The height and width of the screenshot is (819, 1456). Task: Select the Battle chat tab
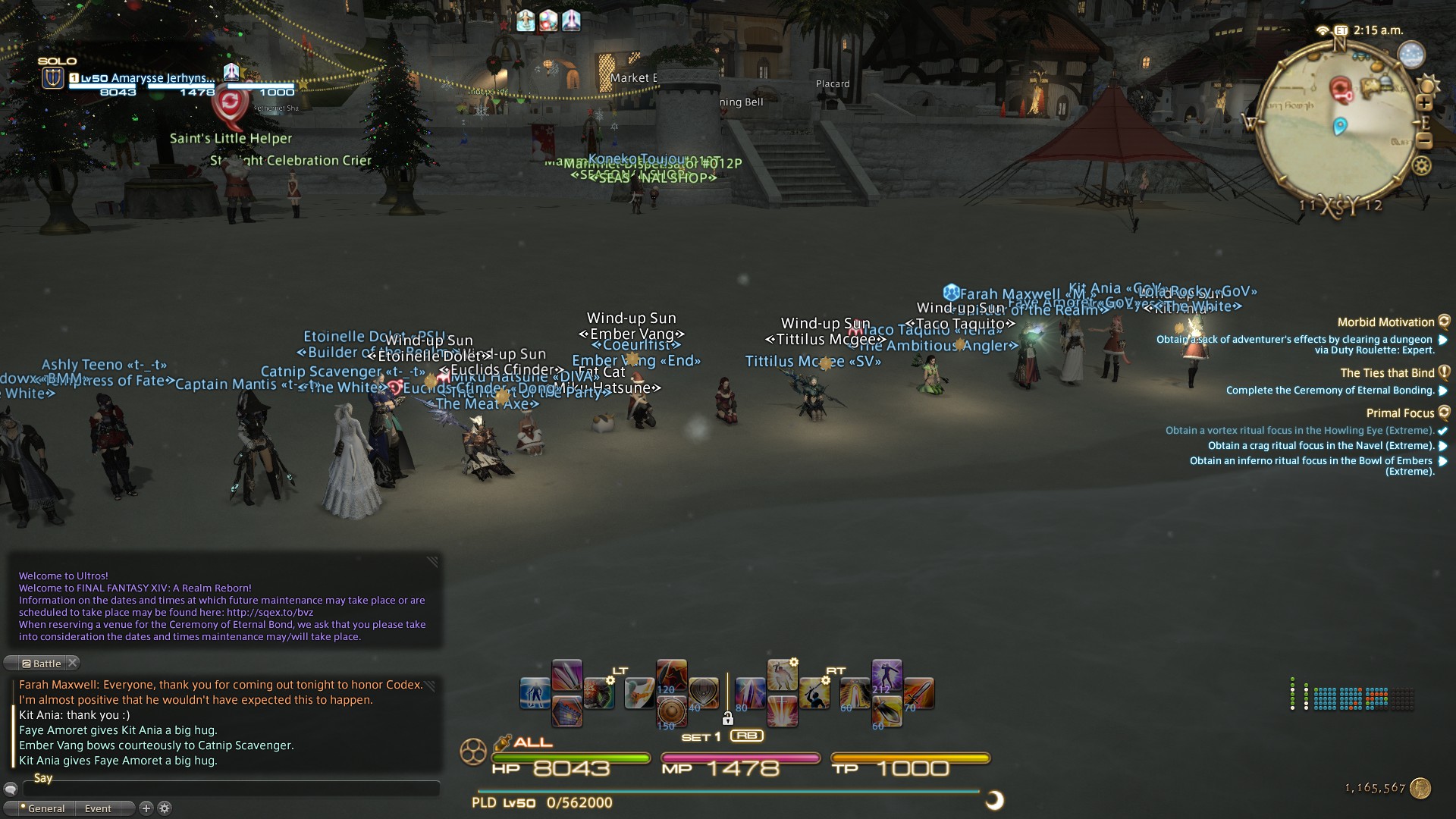[42, 663]
